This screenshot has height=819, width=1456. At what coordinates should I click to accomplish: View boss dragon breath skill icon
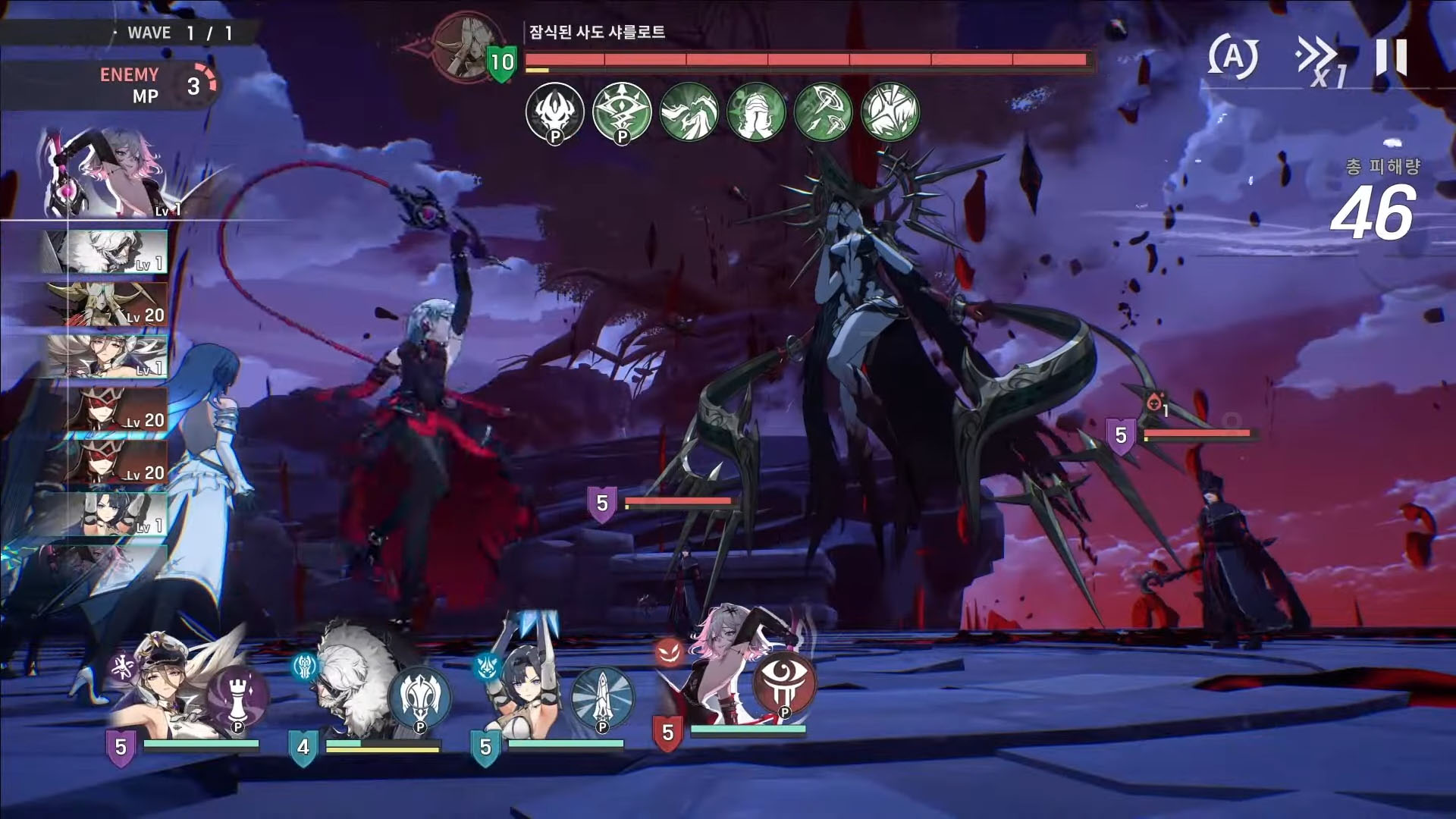689,112
